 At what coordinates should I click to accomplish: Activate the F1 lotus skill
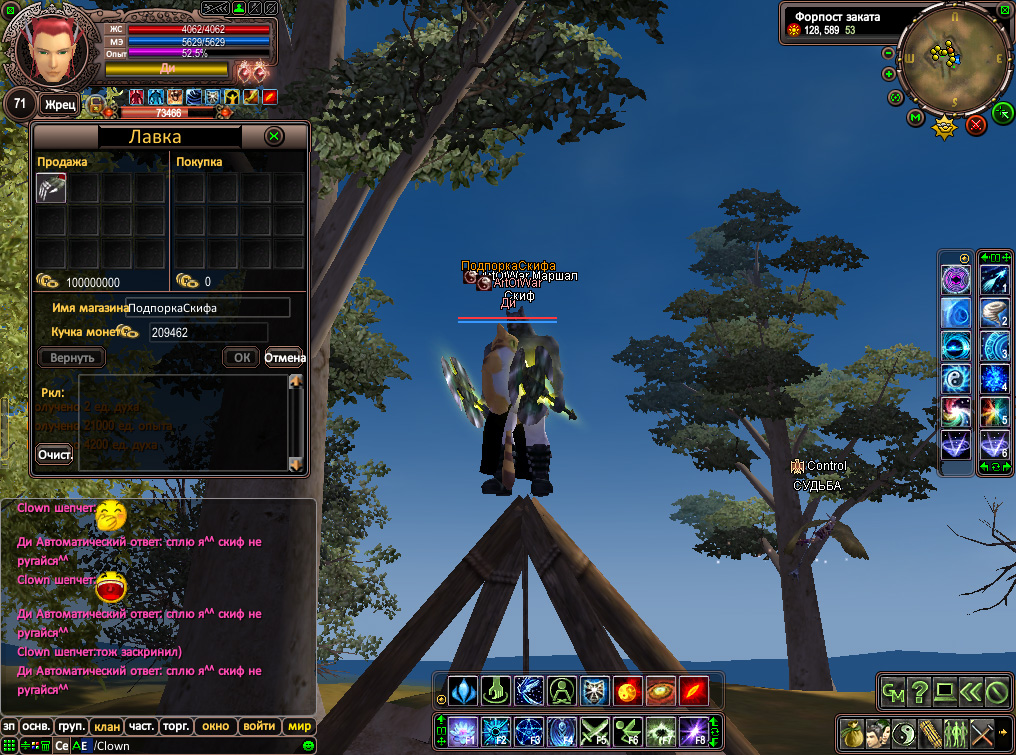[x=462, y=732]
